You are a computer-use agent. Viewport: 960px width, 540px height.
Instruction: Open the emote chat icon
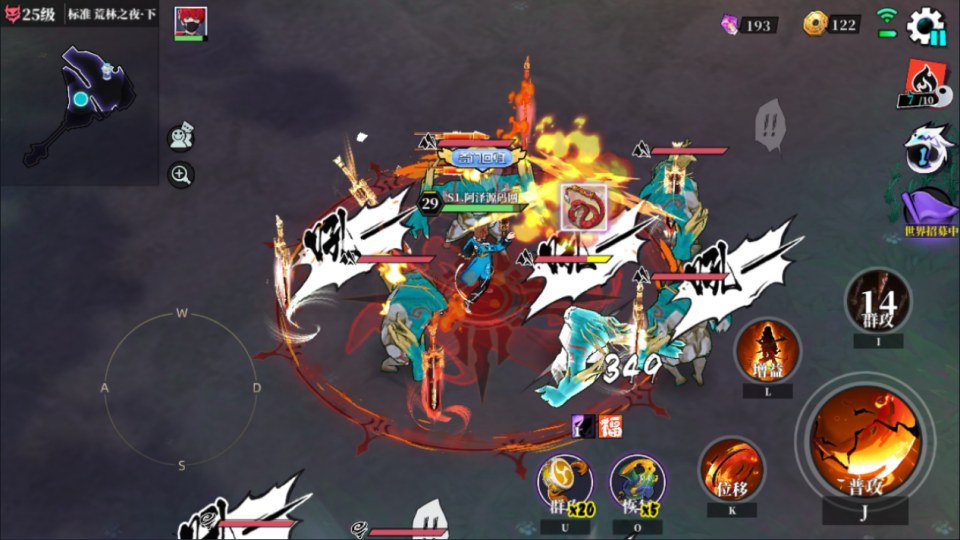[x=181, y=136]
